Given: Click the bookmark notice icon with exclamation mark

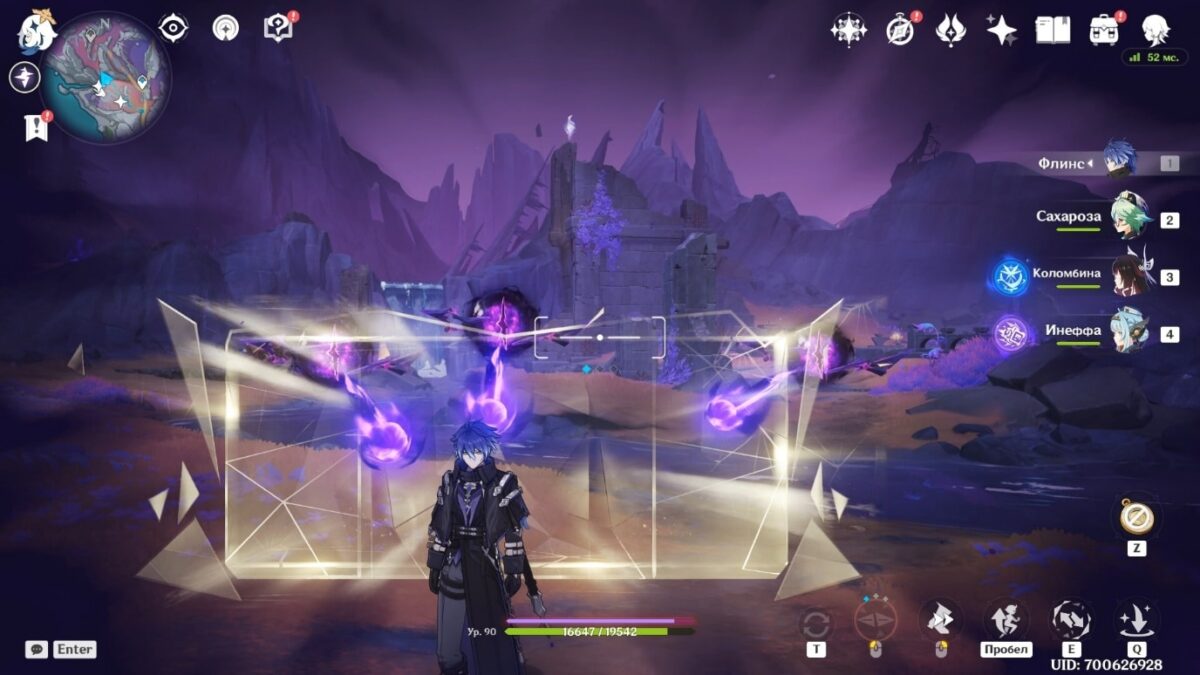Looking at the screenshot, I should [x=36, y=127].
